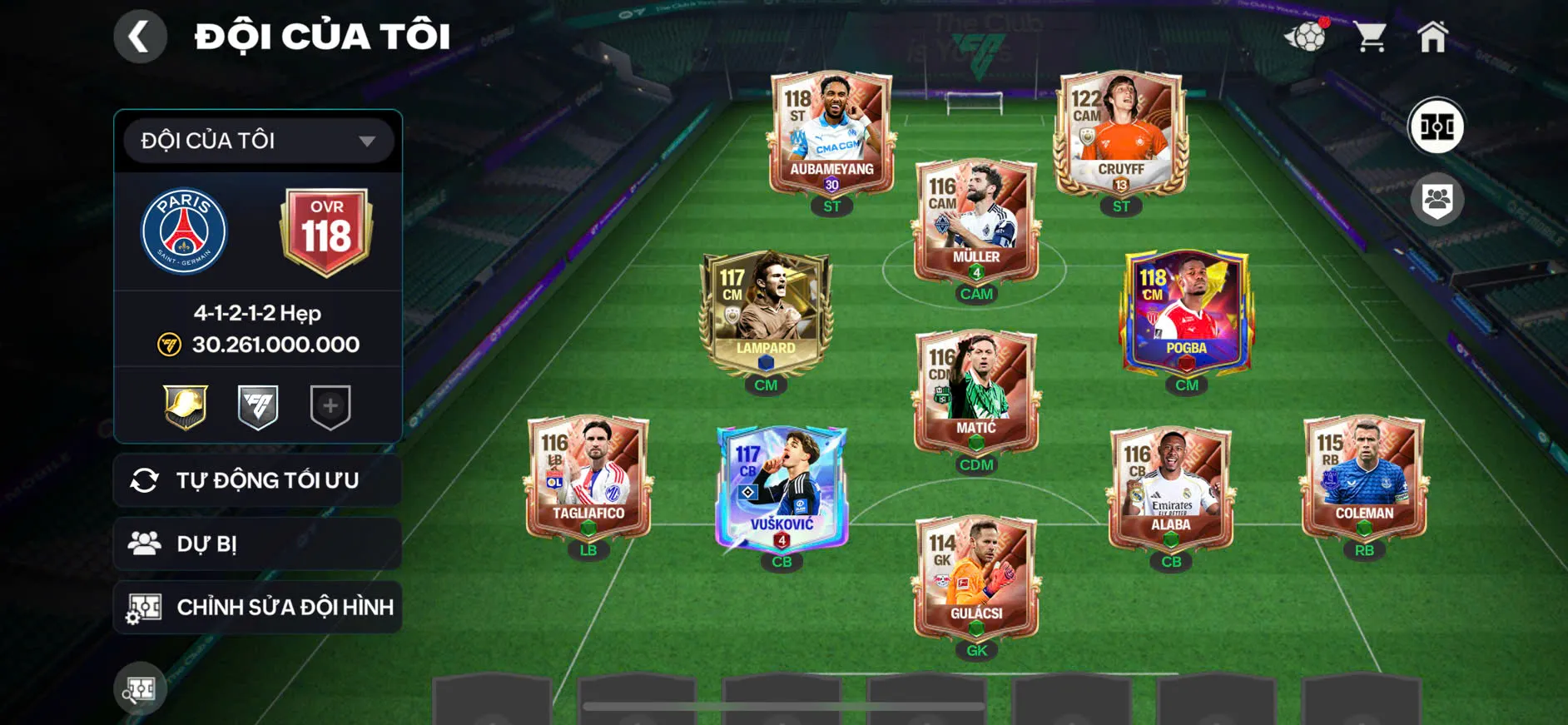This screenshot has width=1568, height=725.
Task: Choose the Lampard CM card
Action: [766, 312]
